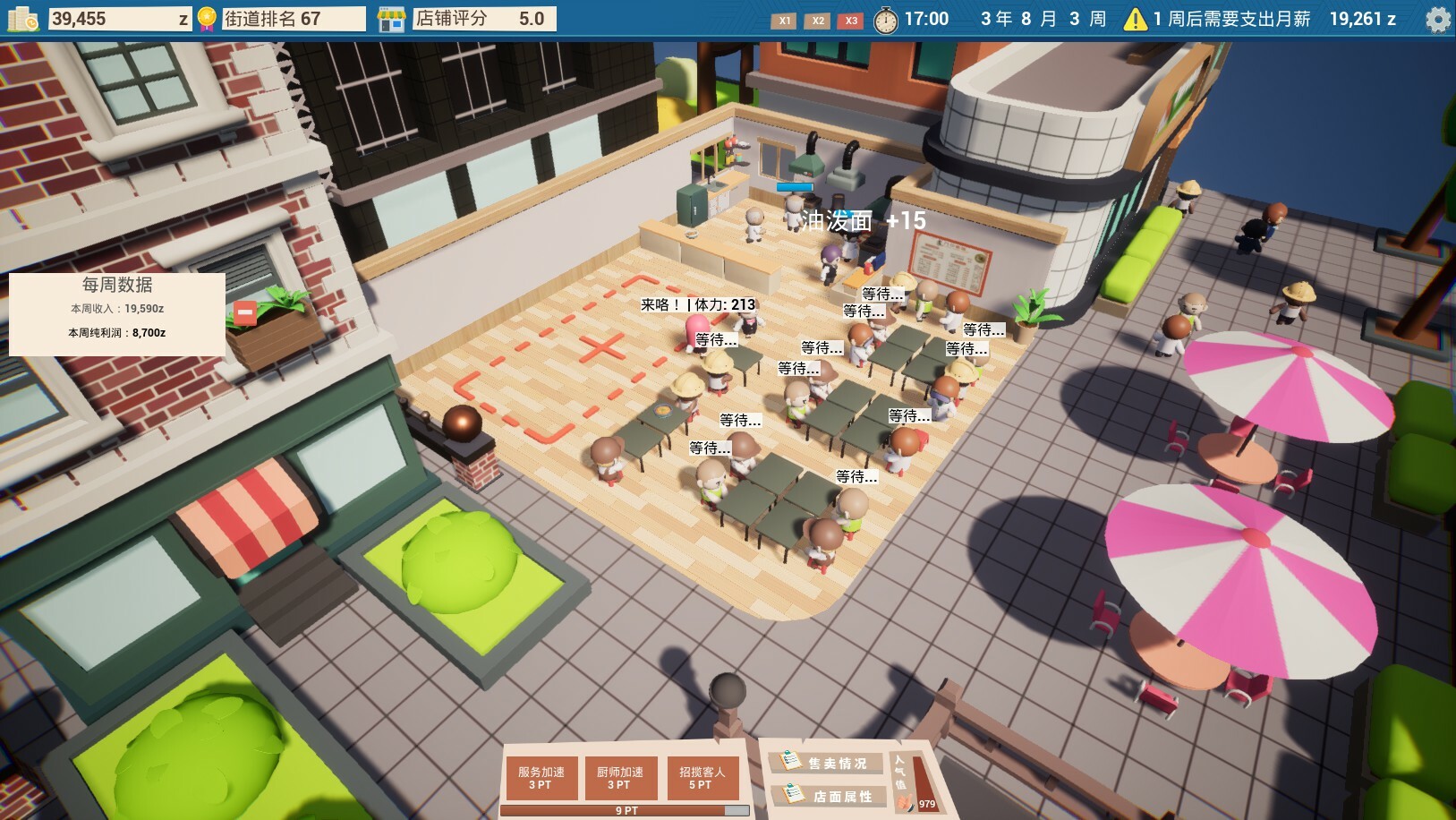The height and width of the screenshot is (820, 1456).
Task: Select X1 game speed
Action: pos(784,20)
